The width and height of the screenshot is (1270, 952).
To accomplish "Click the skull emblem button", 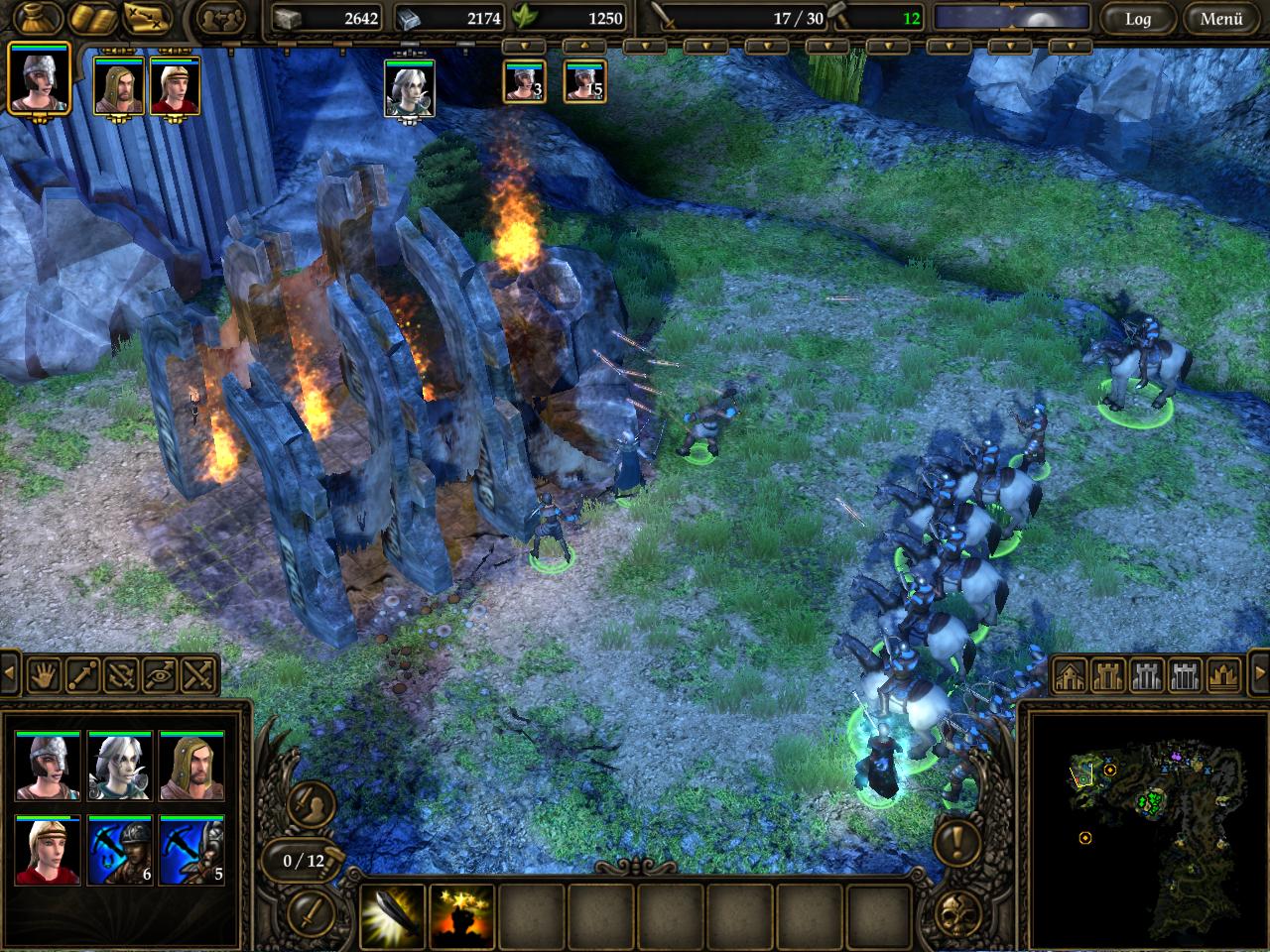I will coord(955,916).
